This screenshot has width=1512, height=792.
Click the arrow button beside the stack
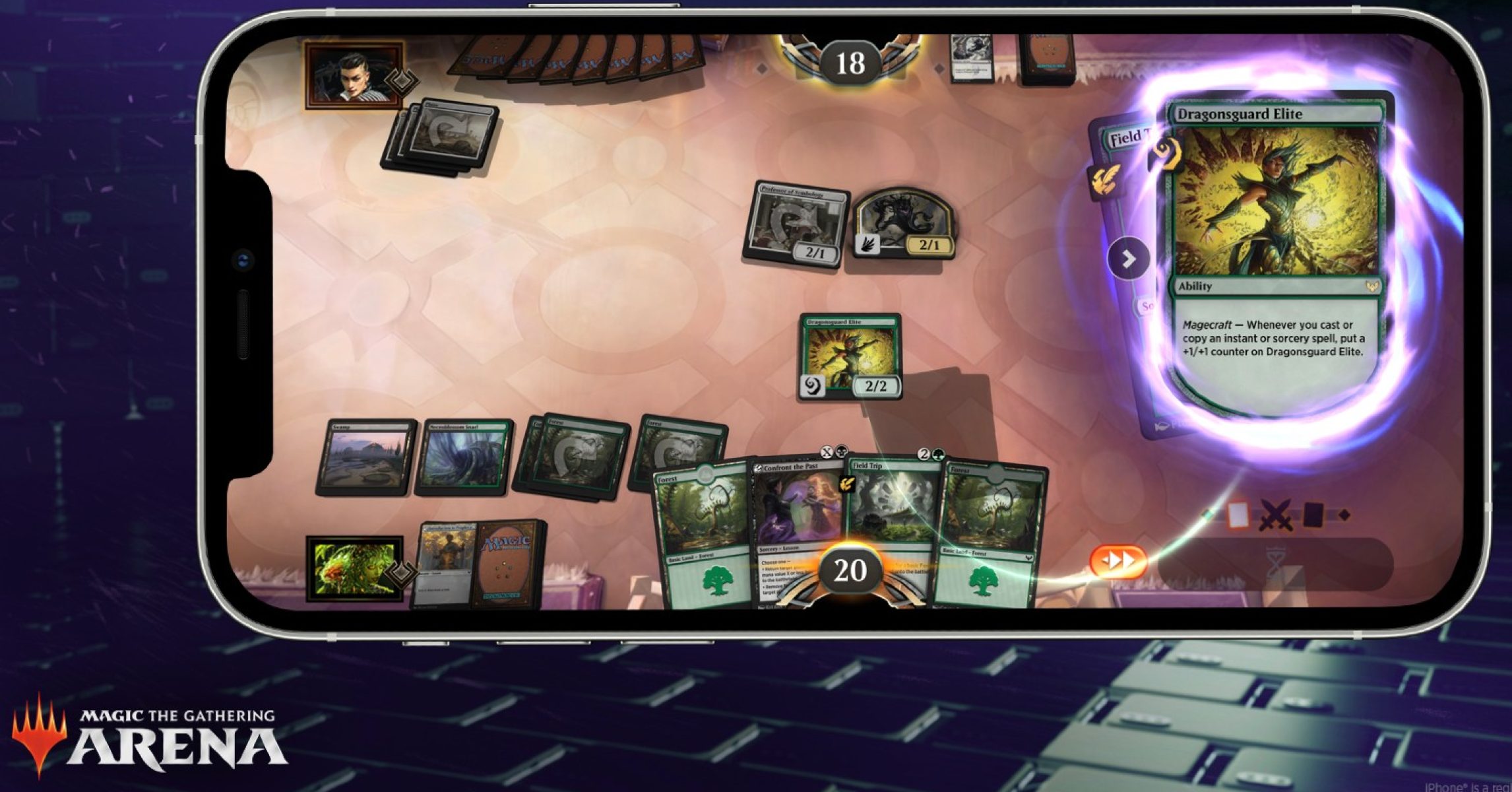pyautogui.click(x=1129, y=259)
